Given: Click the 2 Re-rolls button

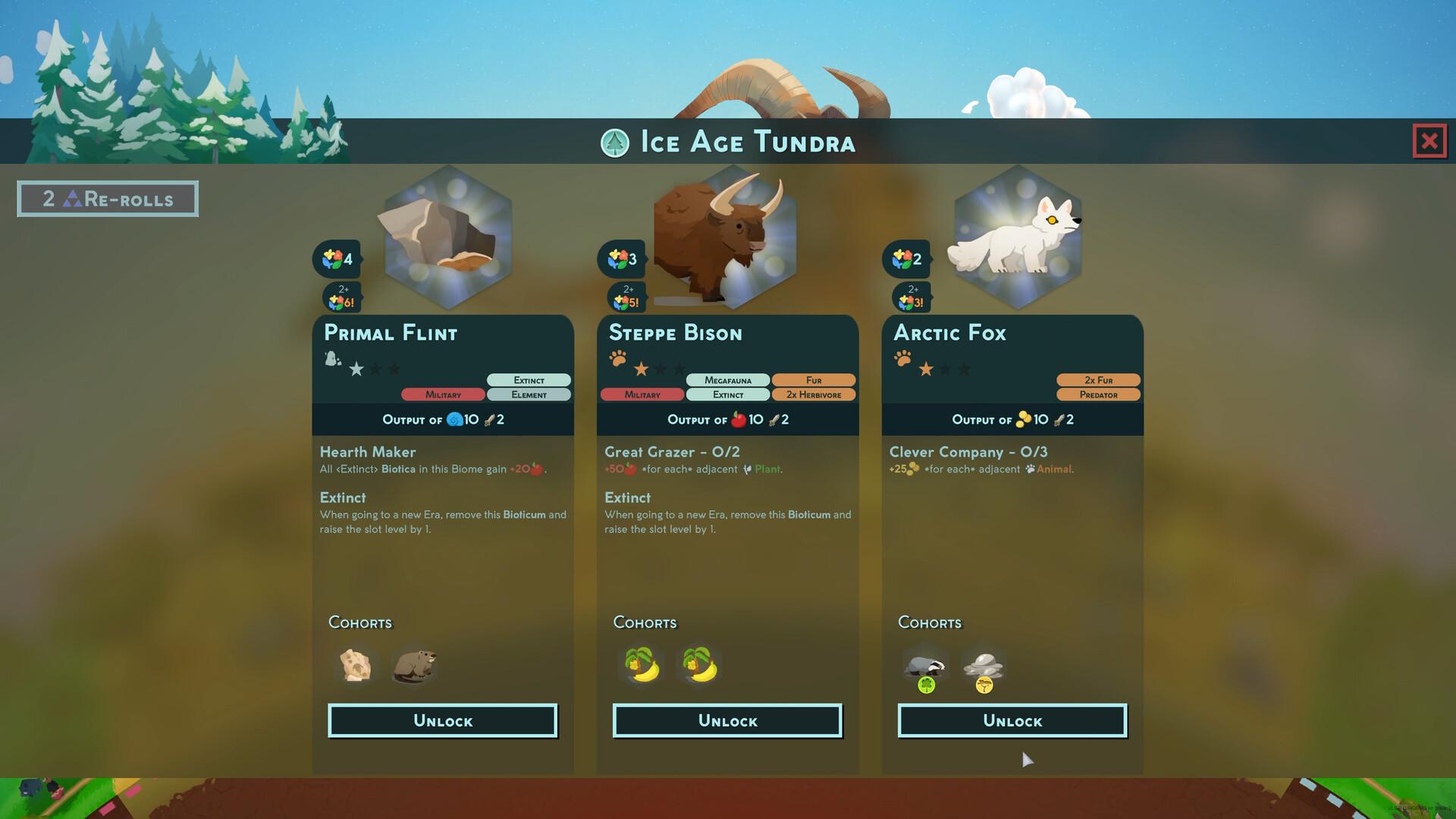Looking at the screenshot, I should 107,198.
